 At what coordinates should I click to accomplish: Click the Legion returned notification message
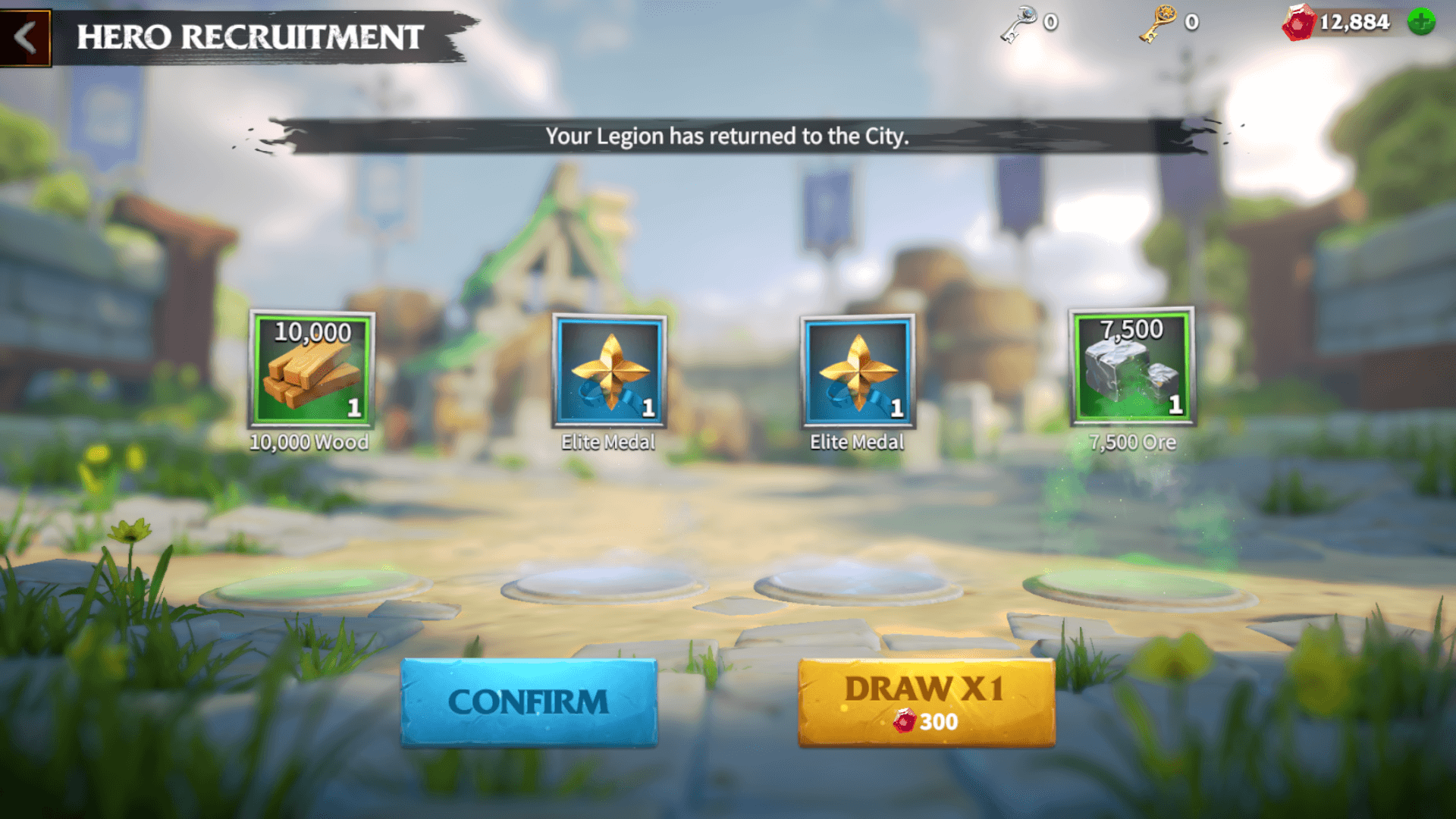(726, 137)
